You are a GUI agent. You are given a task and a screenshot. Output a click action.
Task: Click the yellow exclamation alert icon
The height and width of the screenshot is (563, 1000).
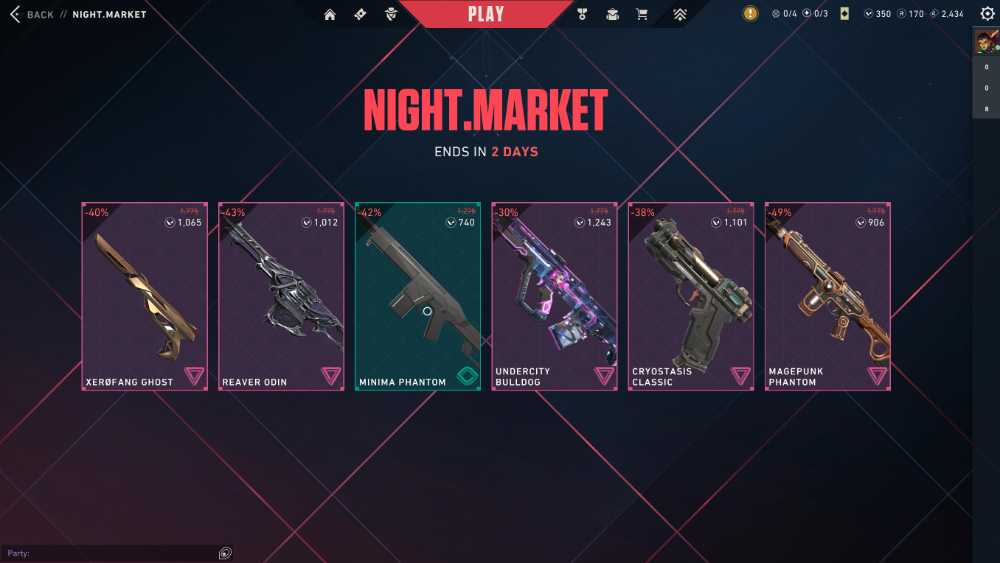pyautogui.click(x=750, y=14)
